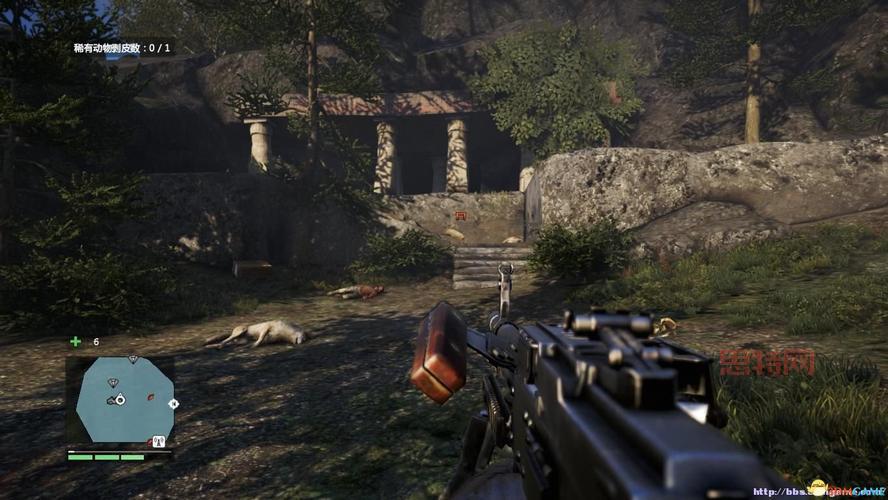888x500 pixels.
Task: Use the green plus healing syringe icon
Action: (x=76, y=341)
